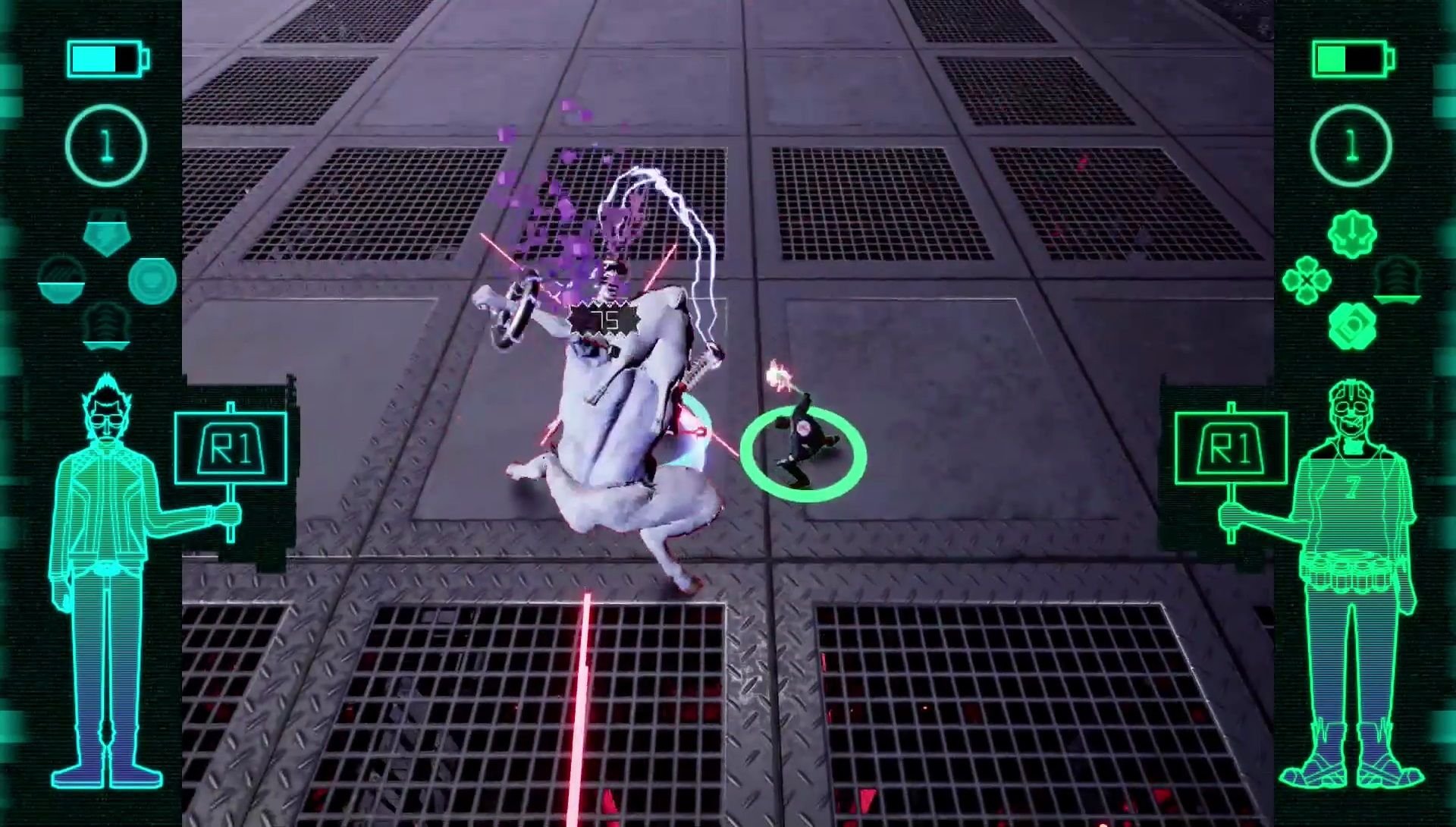
Task: Select the flower-shaped down-arrow icon on right panel
Action: tap(1352, 233)
